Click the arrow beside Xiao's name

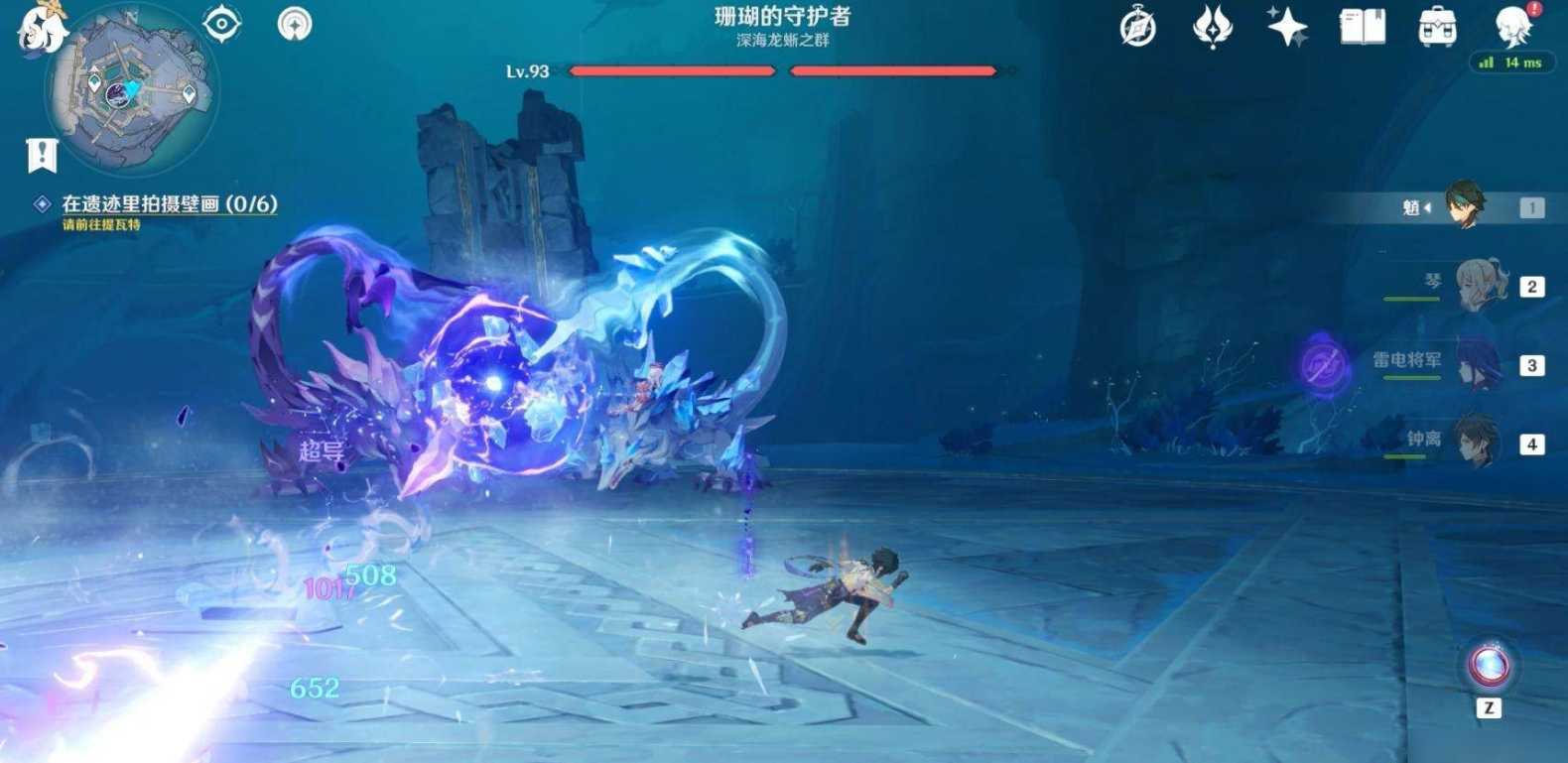coord(1427,207)
